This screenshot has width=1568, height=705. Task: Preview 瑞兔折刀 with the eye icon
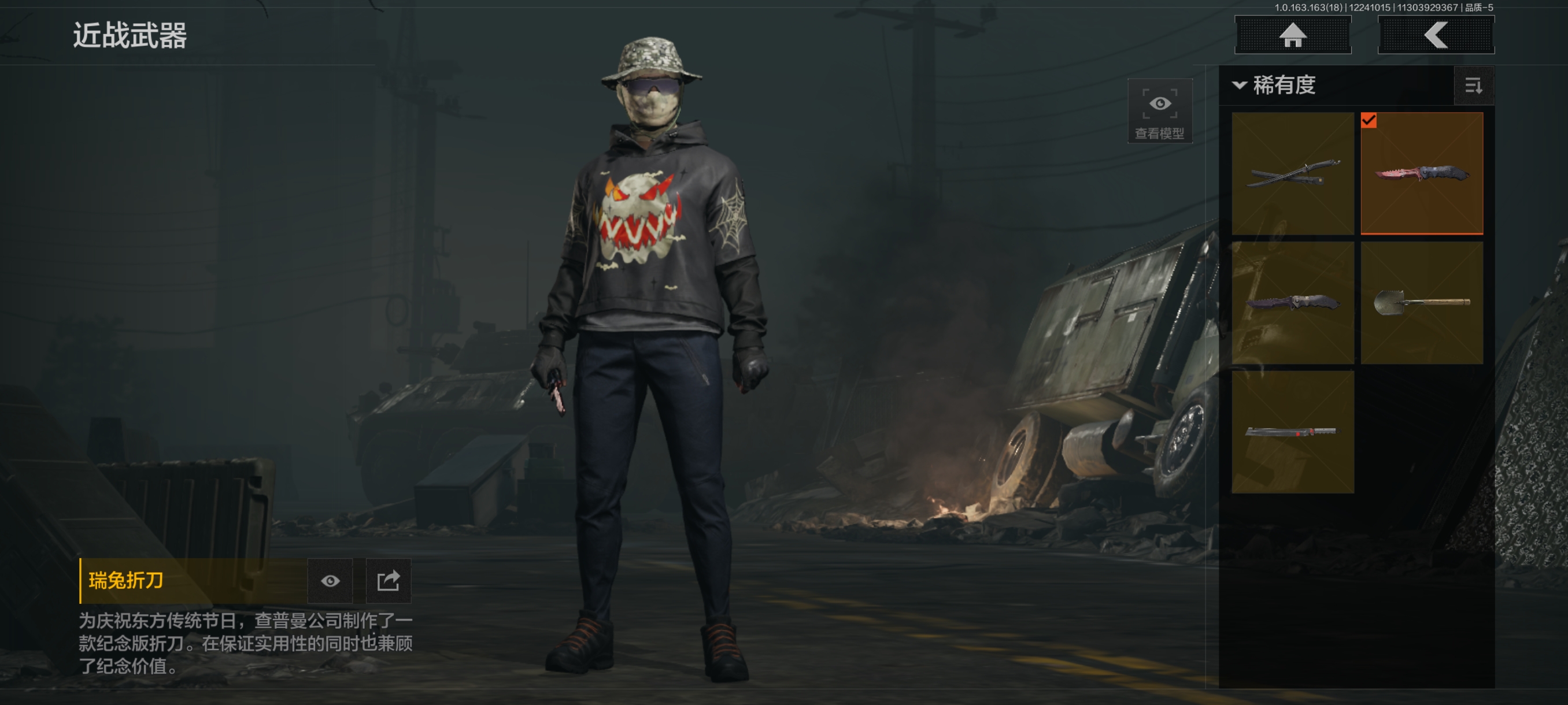click(330, 581)
